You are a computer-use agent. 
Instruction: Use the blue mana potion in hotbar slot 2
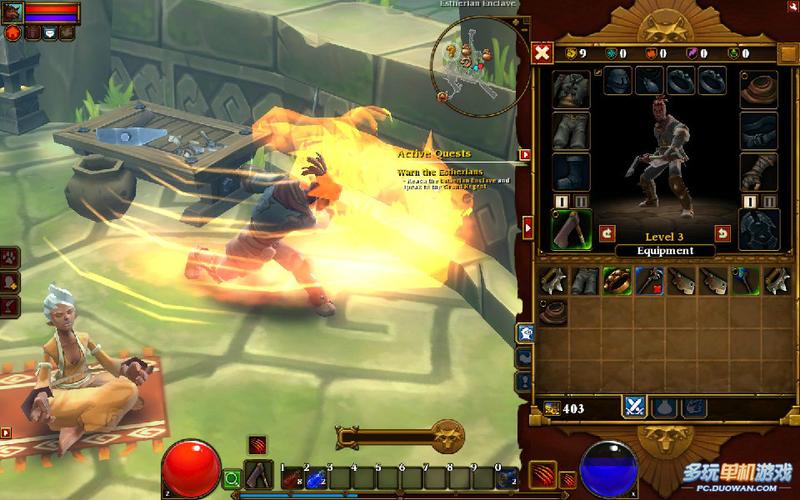click(x=315, y=478)
